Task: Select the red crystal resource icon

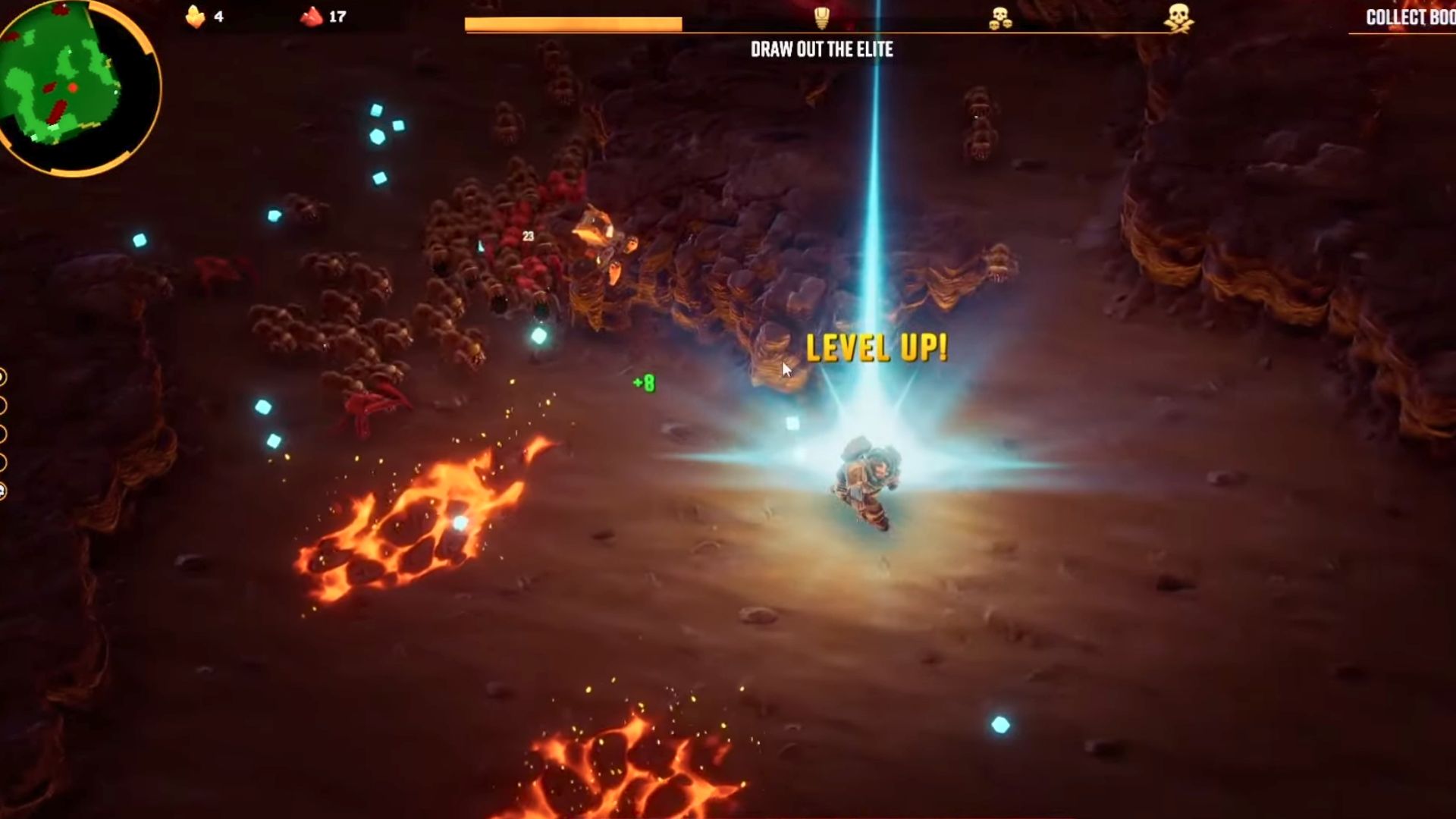Action: 311,17
